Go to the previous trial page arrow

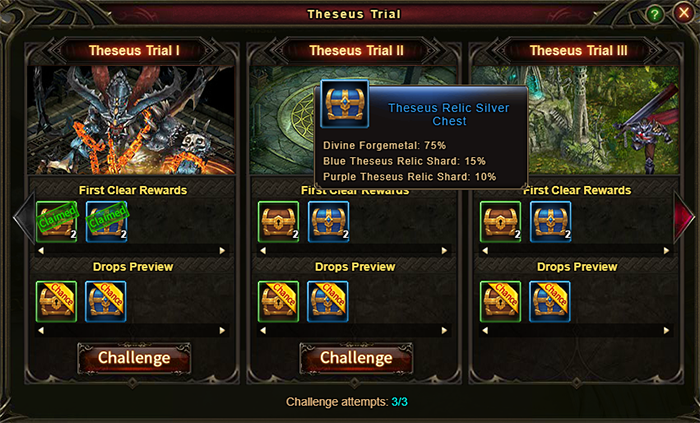tap(21, 215)
